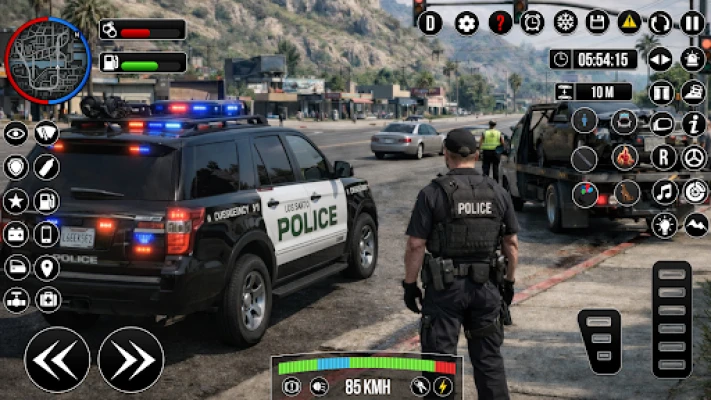Toggle the yellow hazard warning lights
The height and width of the screenshot is (400, 711).
pyautogui.click(x=629, y=22)
